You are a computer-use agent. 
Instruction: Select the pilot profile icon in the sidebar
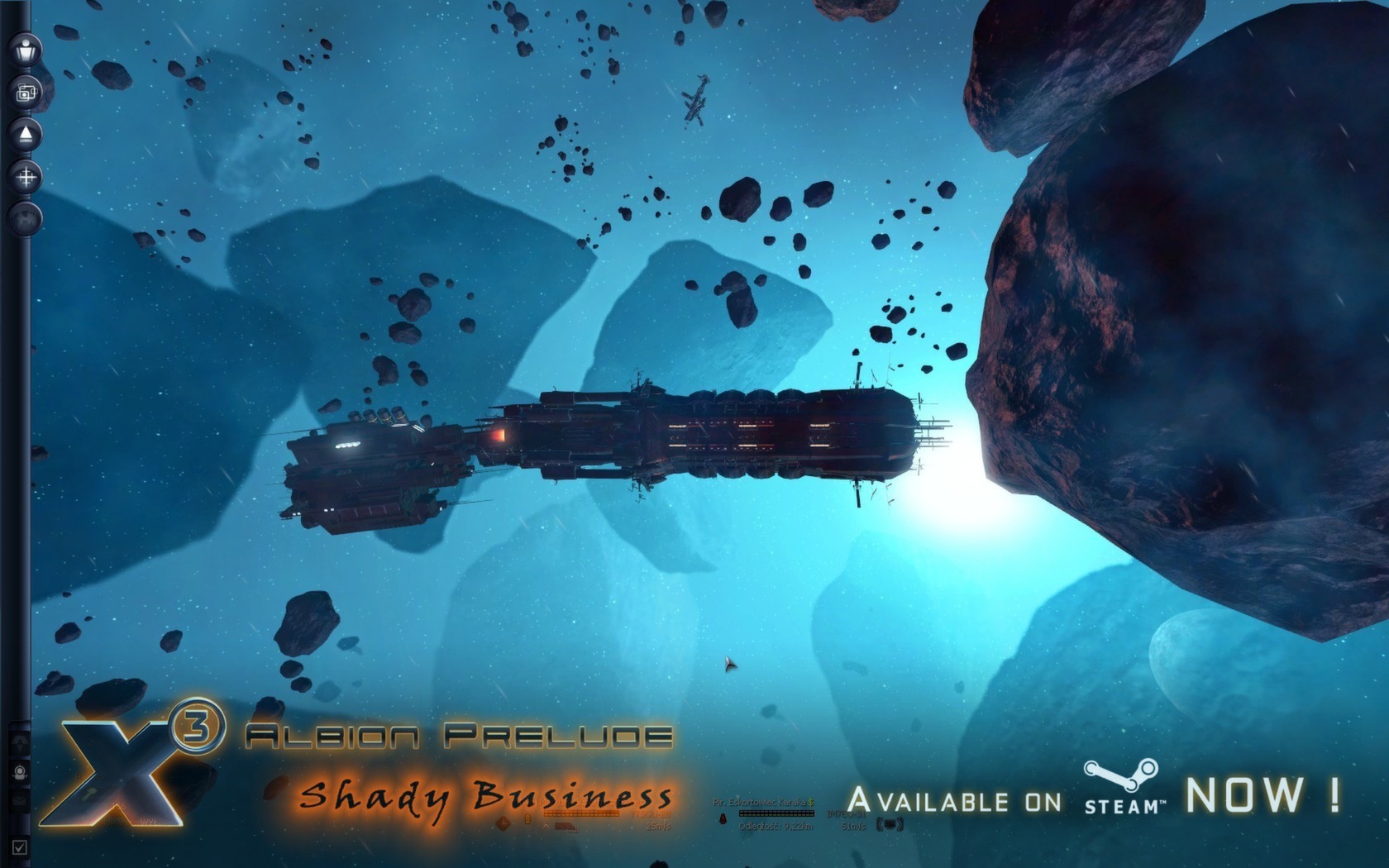pos(24,49)
